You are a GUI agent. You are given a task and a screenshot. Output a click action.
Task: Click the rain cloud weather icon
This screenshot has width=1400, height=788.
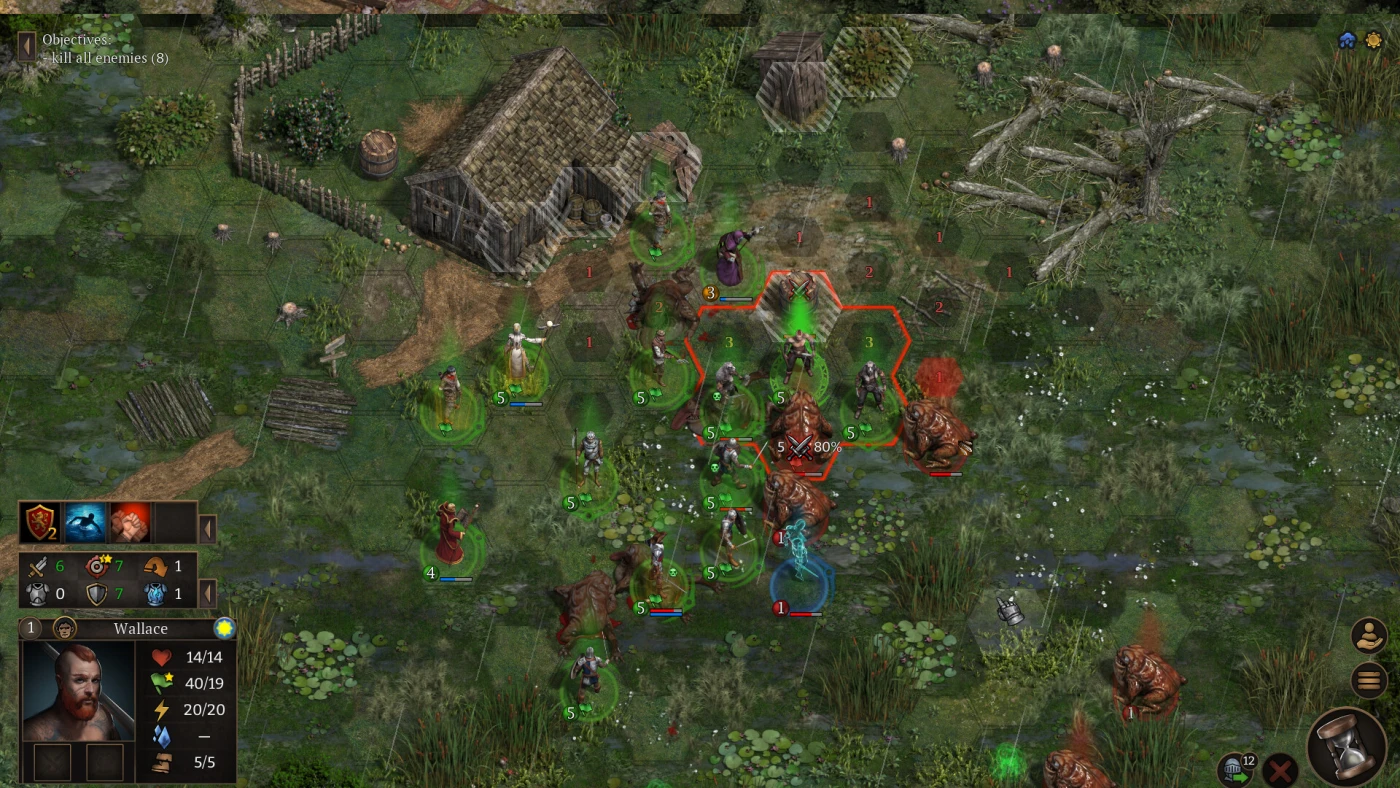click(1347, 40)
